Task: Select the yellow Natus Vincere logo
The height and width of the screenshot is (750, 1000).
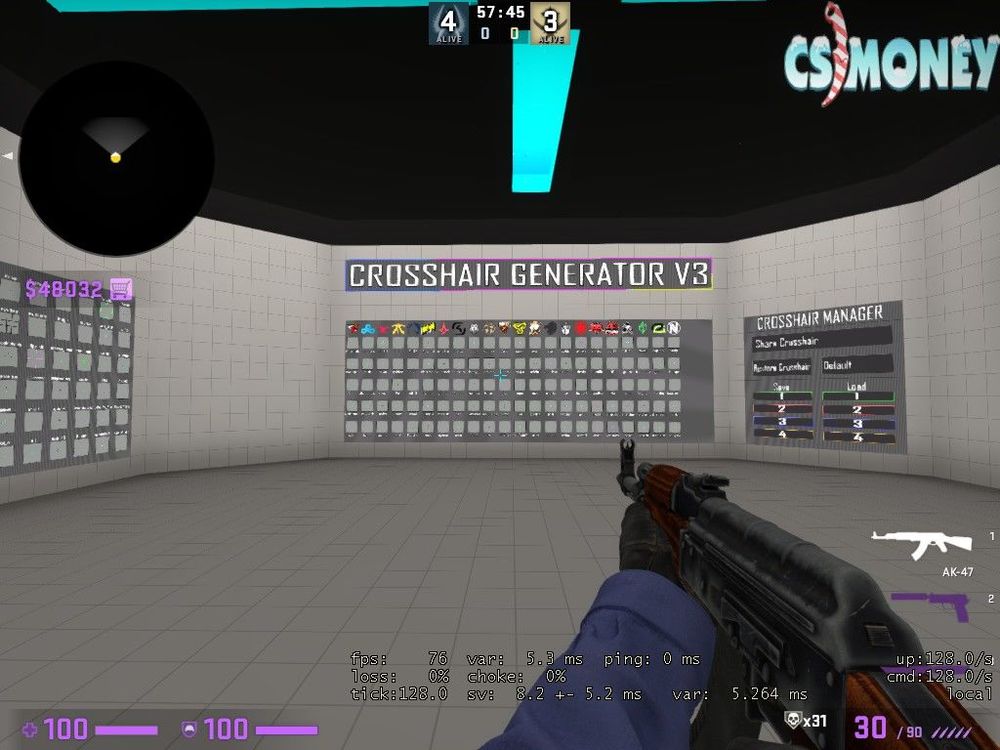Action: pyautogui.click(x=428, y=328)
